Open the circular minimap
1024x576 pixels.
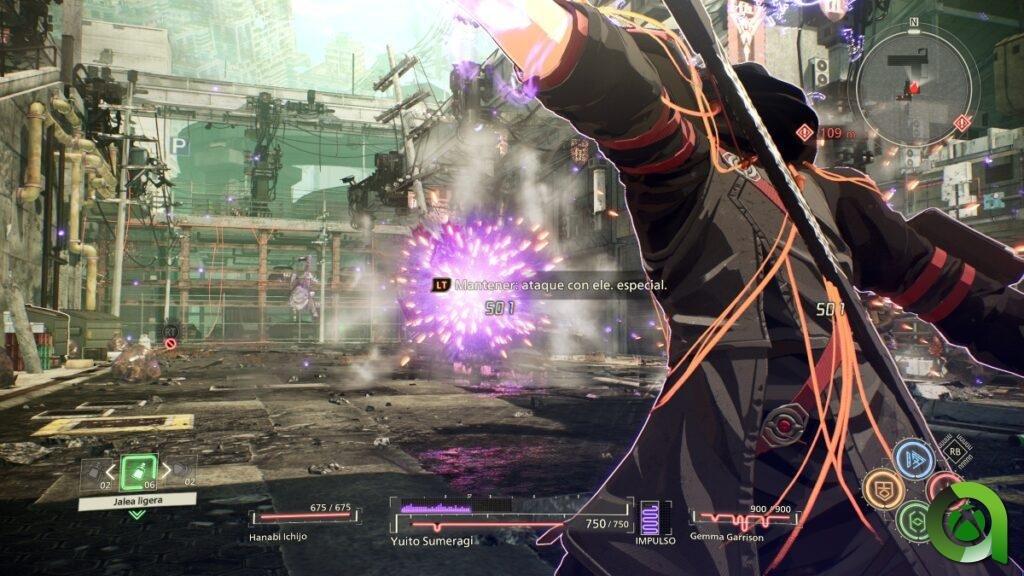click(911, 86)
